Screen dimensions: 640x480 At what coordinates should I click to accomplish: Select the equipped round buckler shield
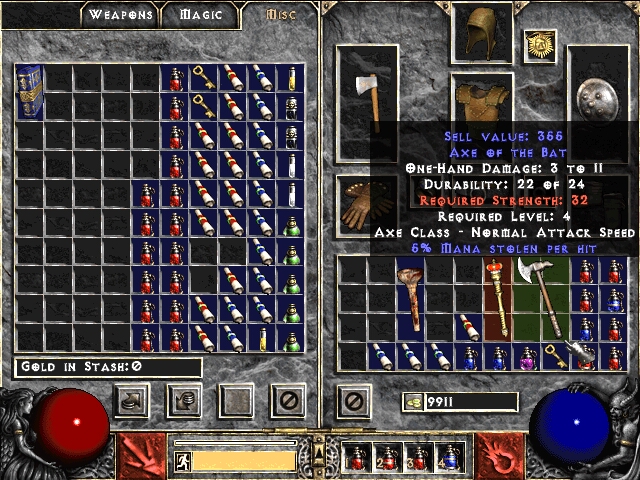tap(598, 100)
